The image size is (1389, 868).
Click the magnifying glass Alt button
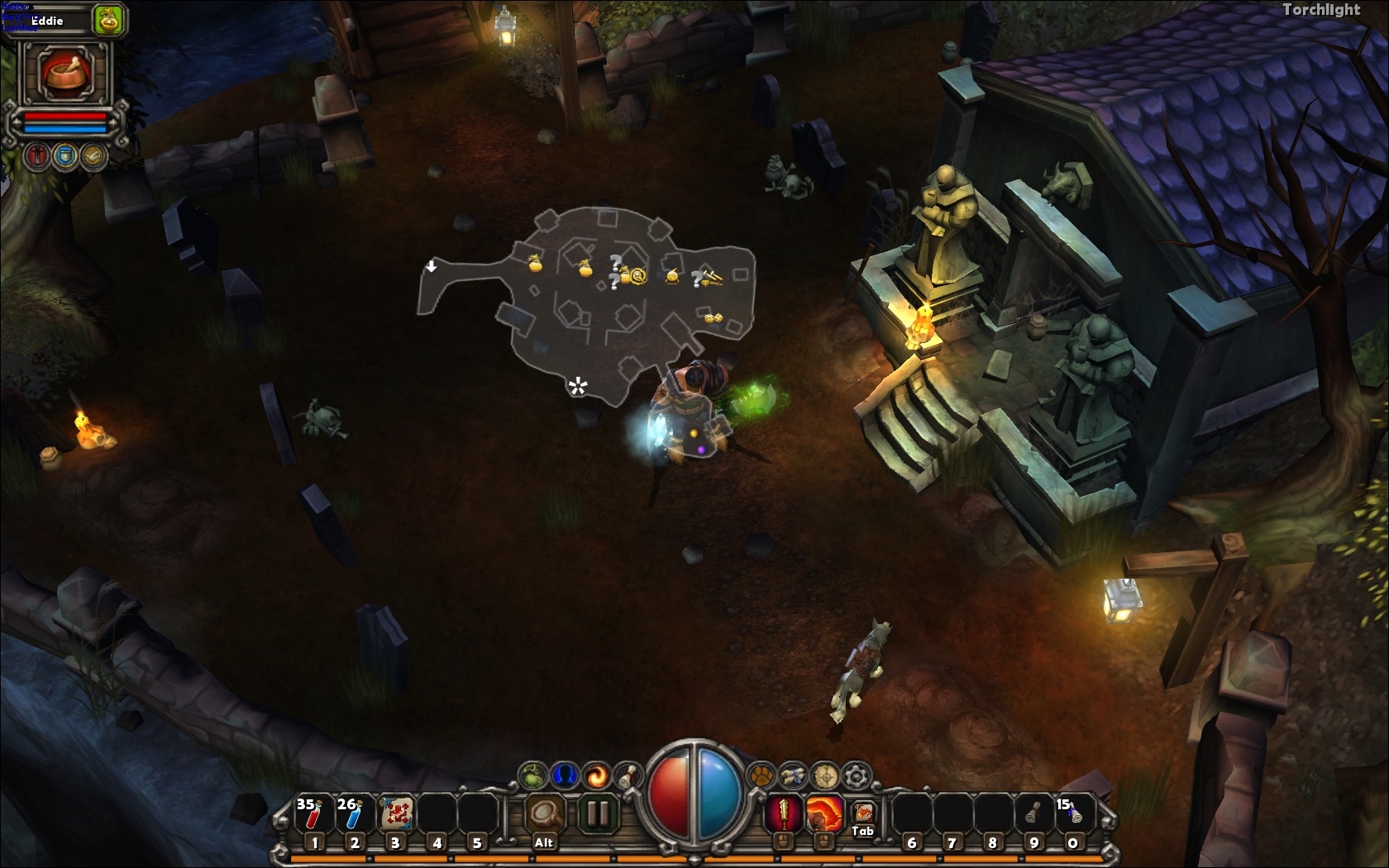click(x=544, y=814)
